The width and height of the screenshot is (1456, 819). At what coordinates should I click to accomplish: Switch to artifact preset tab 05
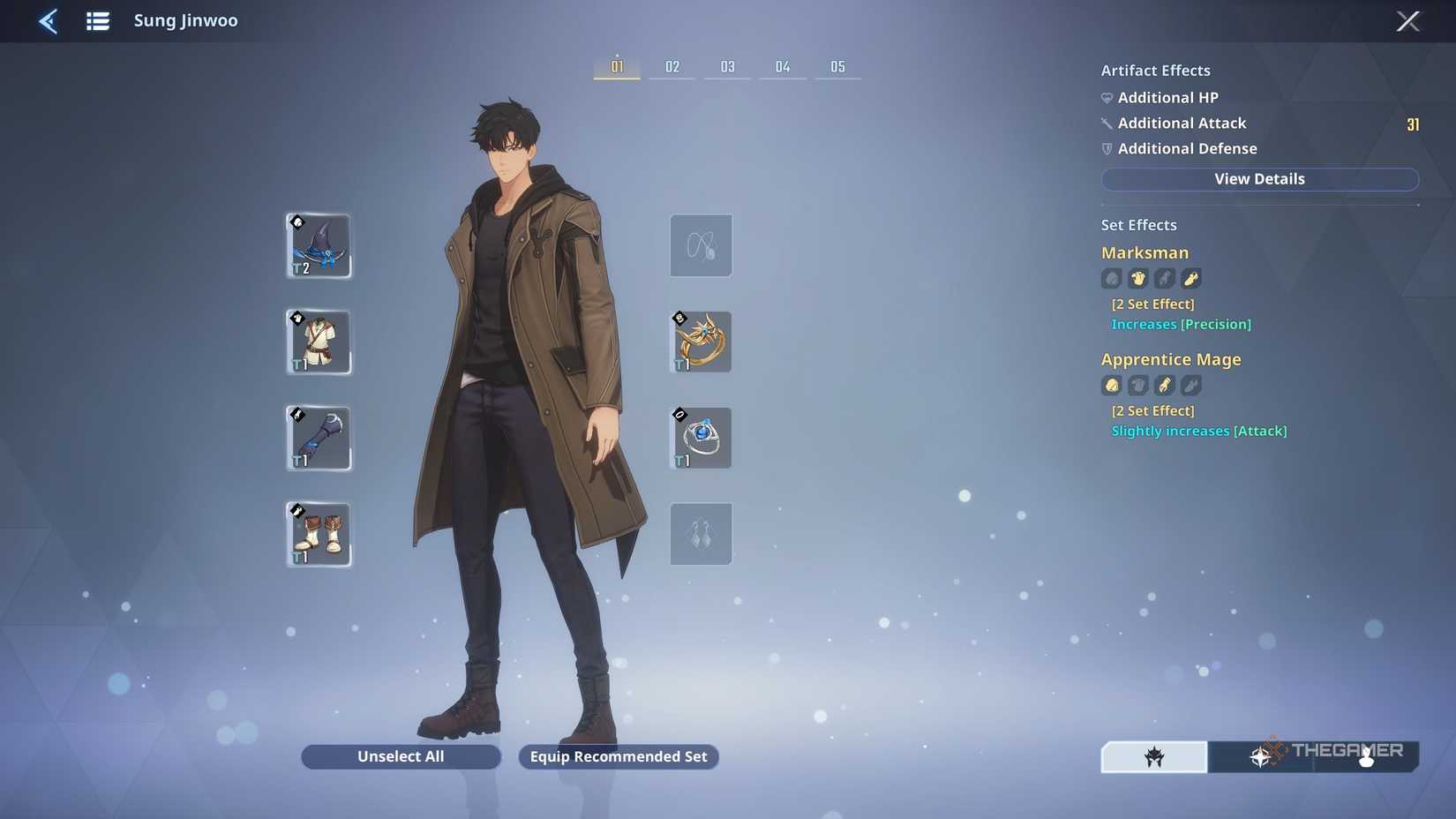[x=837, y=65]
